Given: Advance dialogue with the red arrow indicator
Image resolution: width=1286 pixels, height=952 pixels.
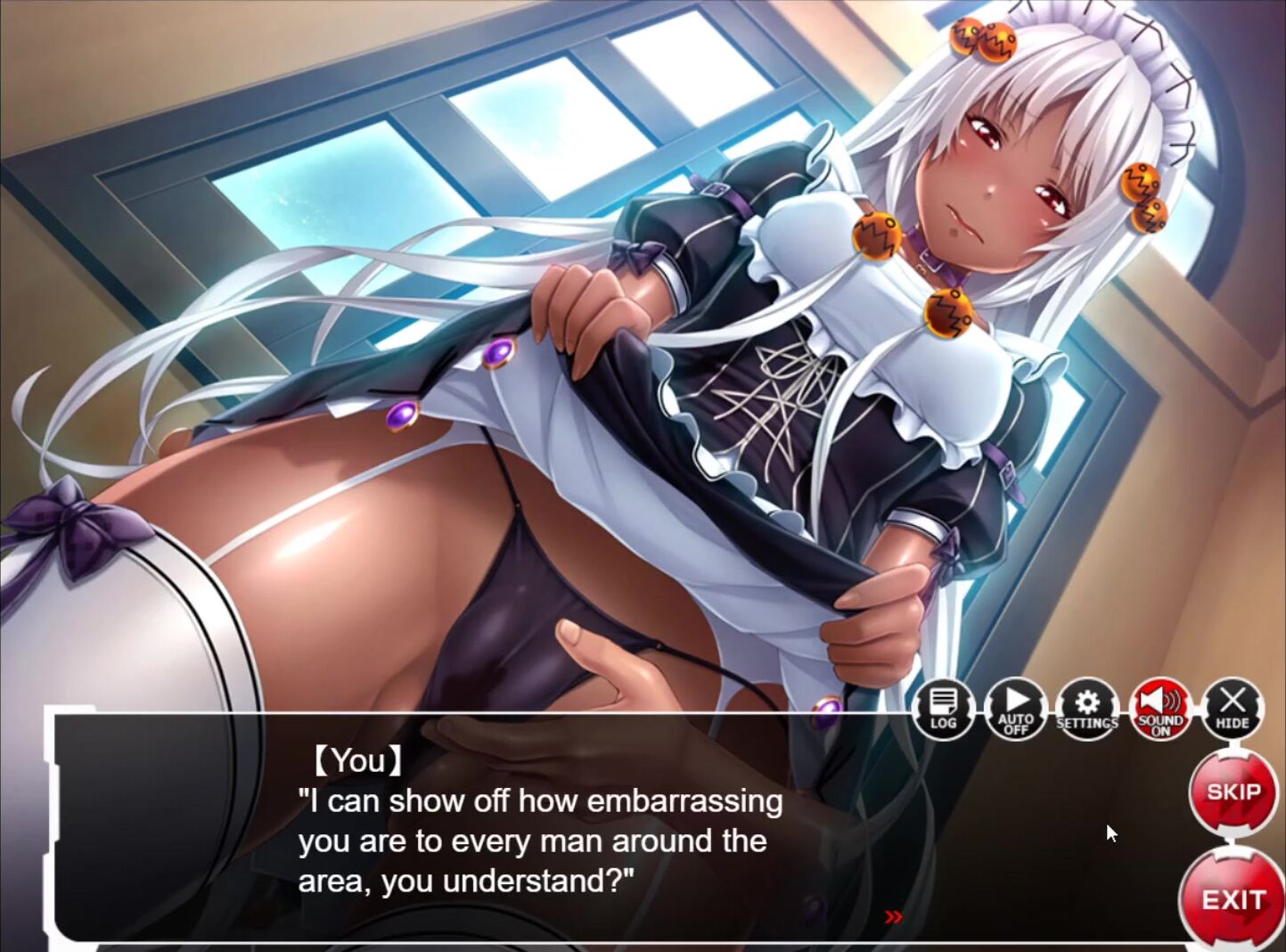Looking at the screenshot, I should pyautogui.click(x=894, y=916).
